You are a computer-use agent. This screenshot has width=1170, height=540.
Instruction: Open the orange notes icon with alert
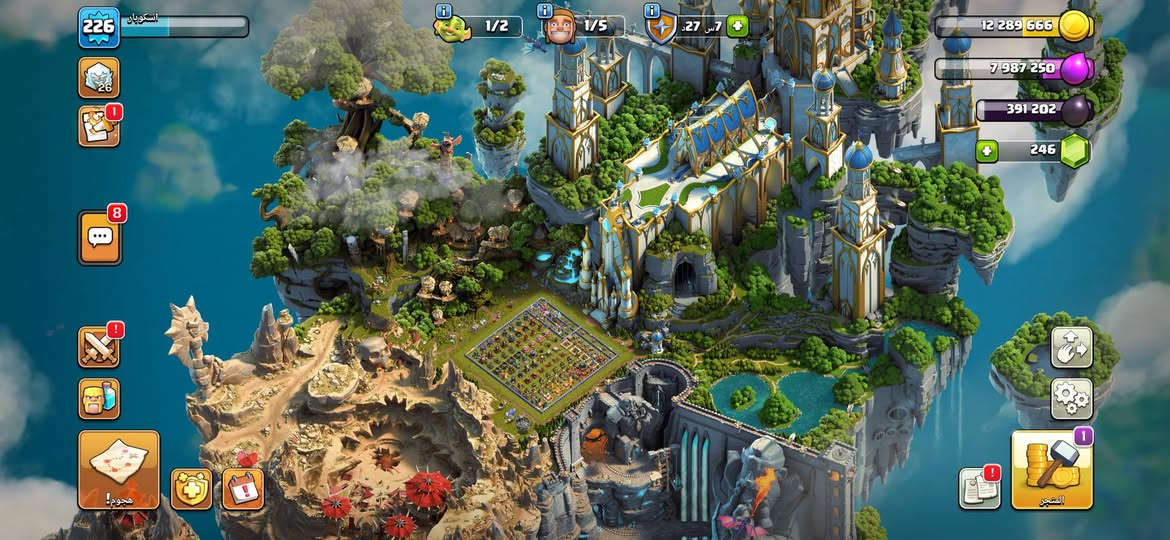(x=99, y=127)
